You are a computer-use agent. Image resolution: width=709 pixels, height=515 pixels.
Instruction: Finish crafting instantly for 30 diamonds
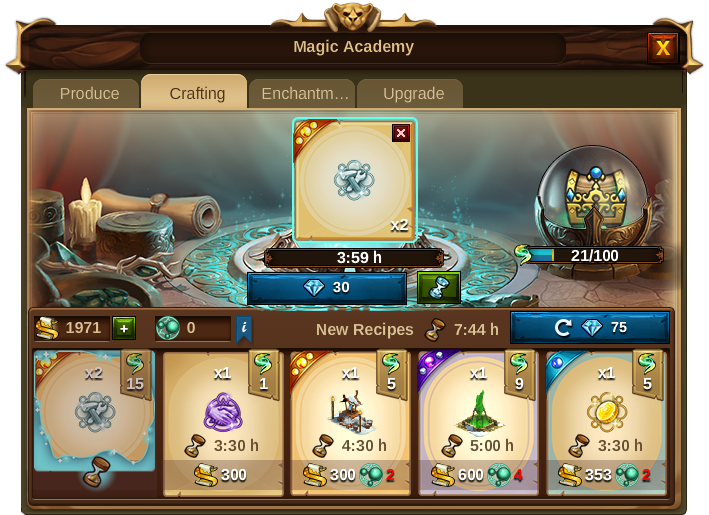coord(327,288)
